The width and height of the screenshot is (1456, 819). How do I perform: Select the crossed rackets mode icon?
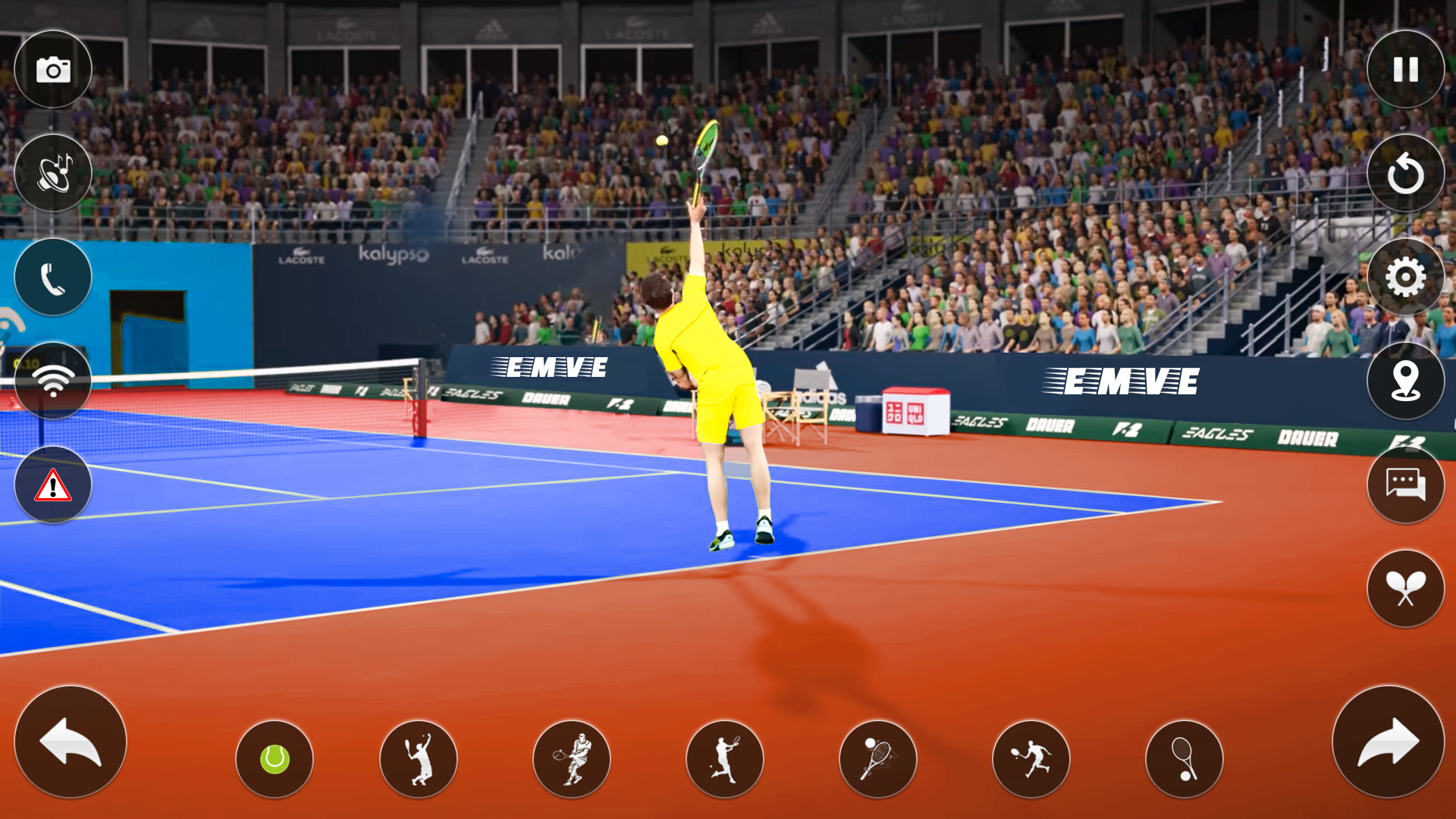(x=1405, y=589)
